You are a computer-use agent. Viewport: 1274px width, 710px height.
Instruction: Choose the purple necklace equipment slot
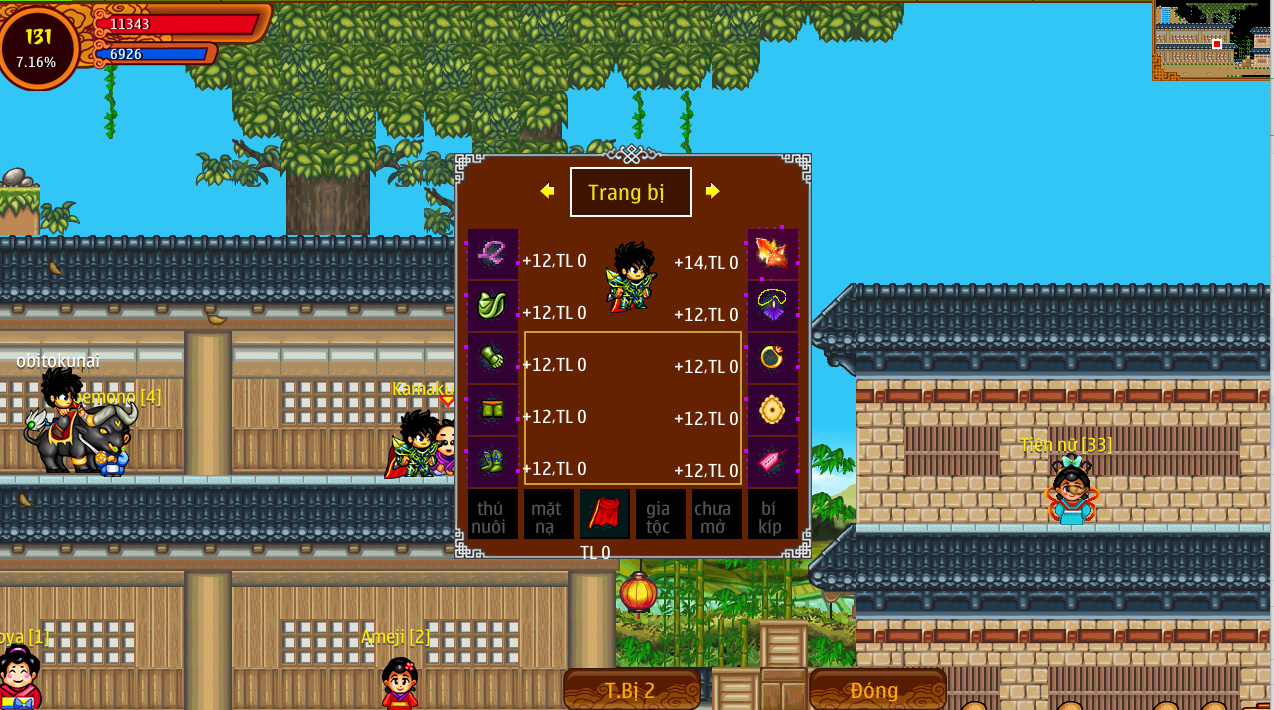point(773,306)
